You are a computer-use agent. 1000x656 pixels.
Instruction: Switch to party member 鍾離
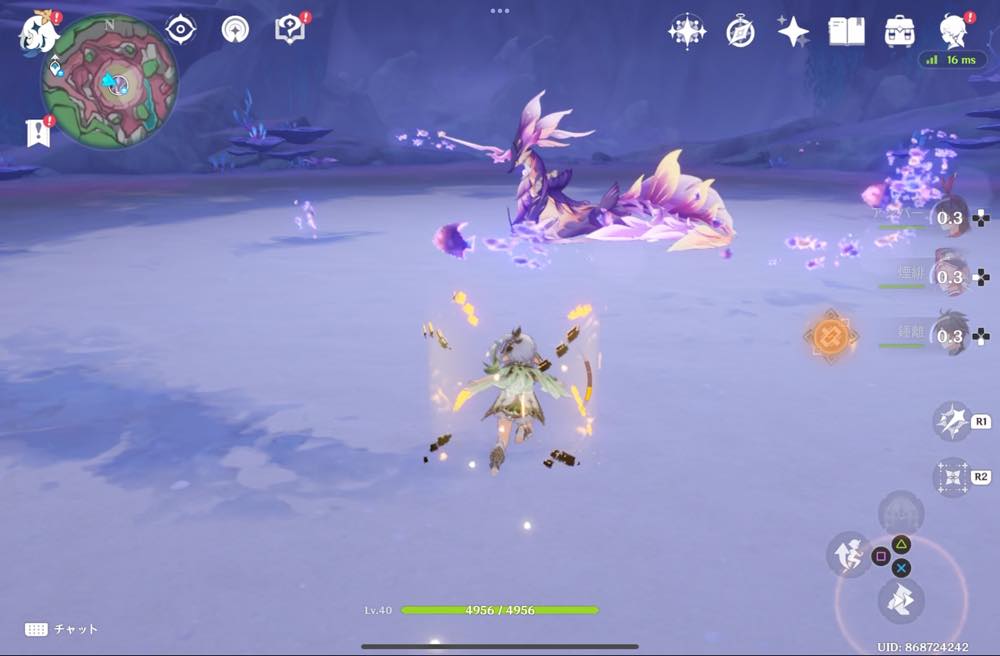point(948,336)
